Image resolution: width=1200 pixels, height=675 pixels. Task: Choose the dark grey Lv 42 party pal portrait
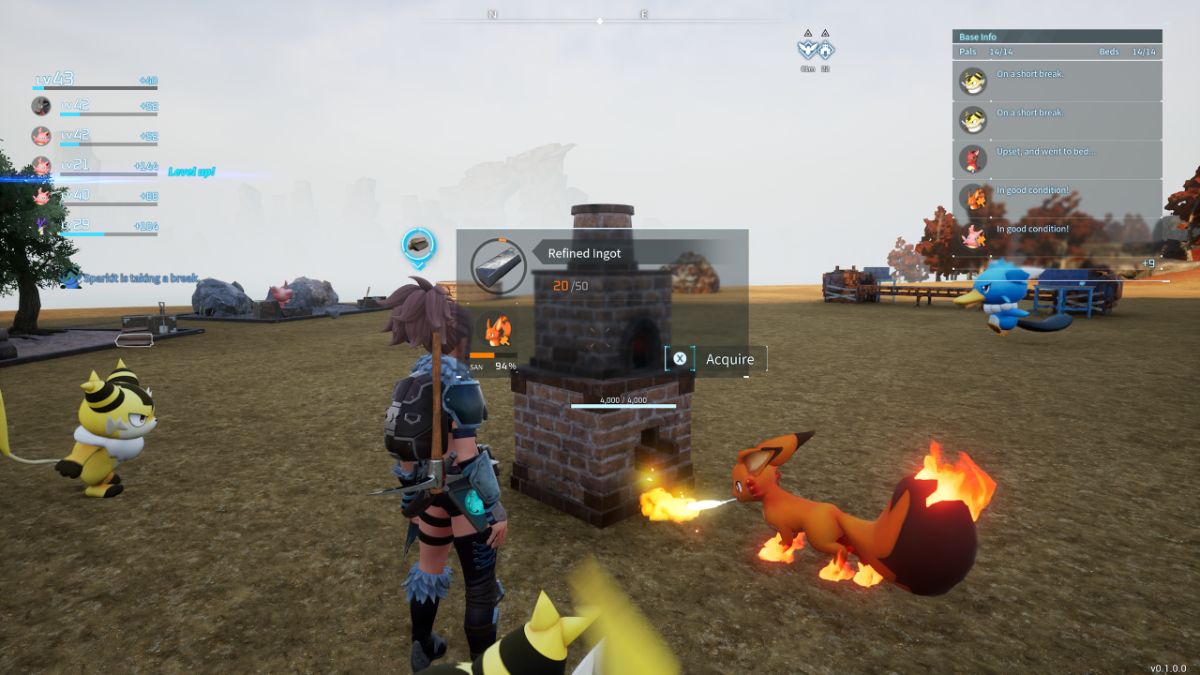(x=41, y=106)
